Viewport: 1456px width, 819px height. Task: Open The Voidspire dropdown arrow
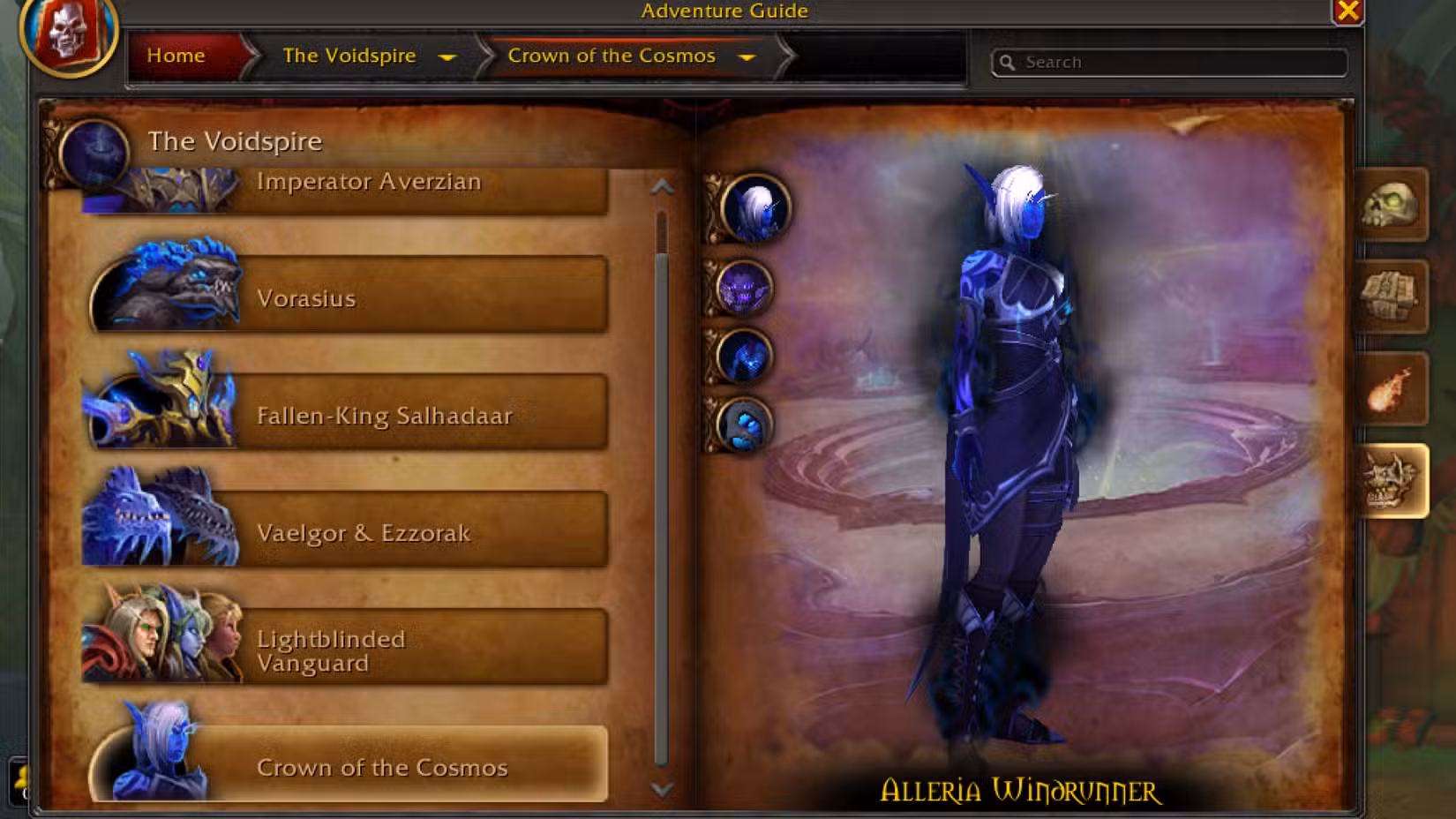449,56
